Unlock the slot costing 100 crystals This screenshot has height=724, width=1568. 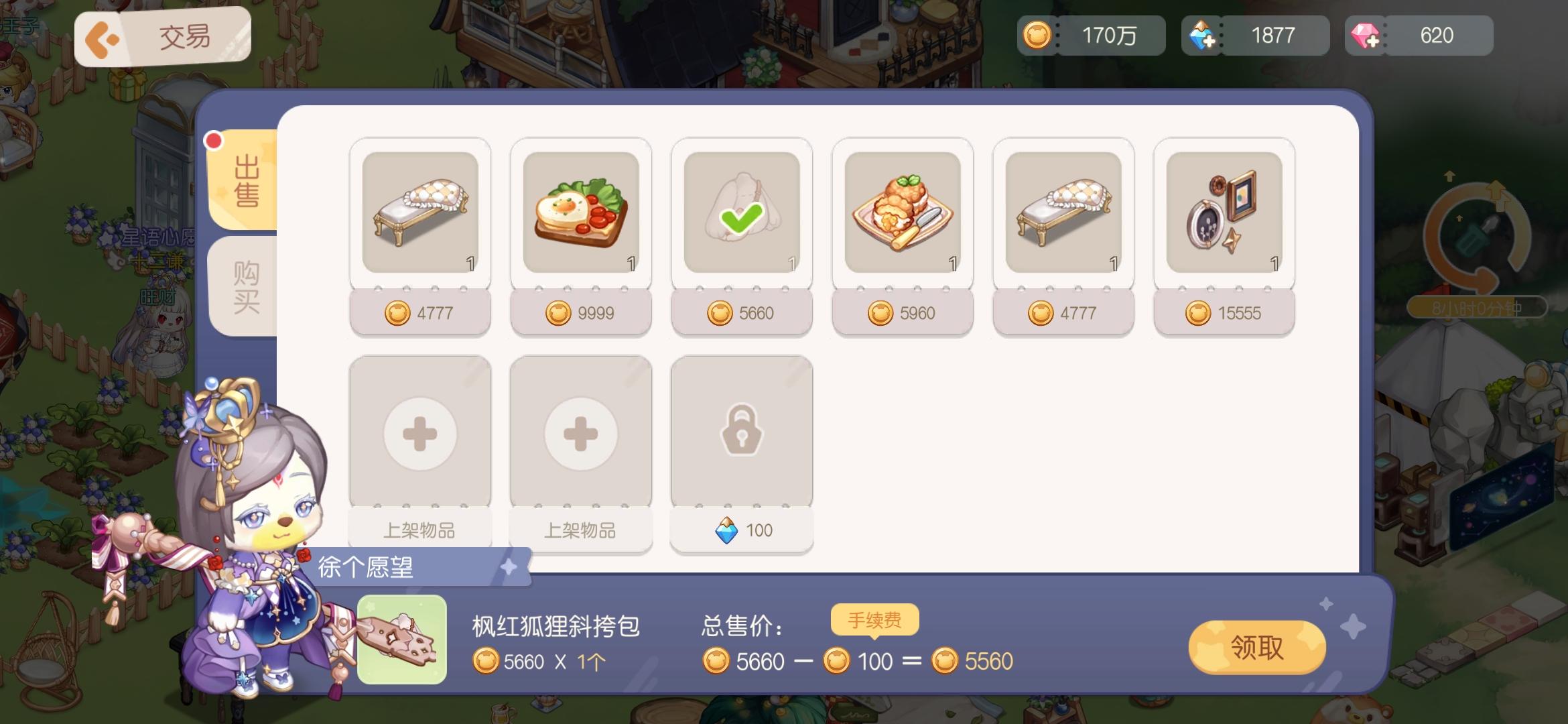(x=741, y=530)
